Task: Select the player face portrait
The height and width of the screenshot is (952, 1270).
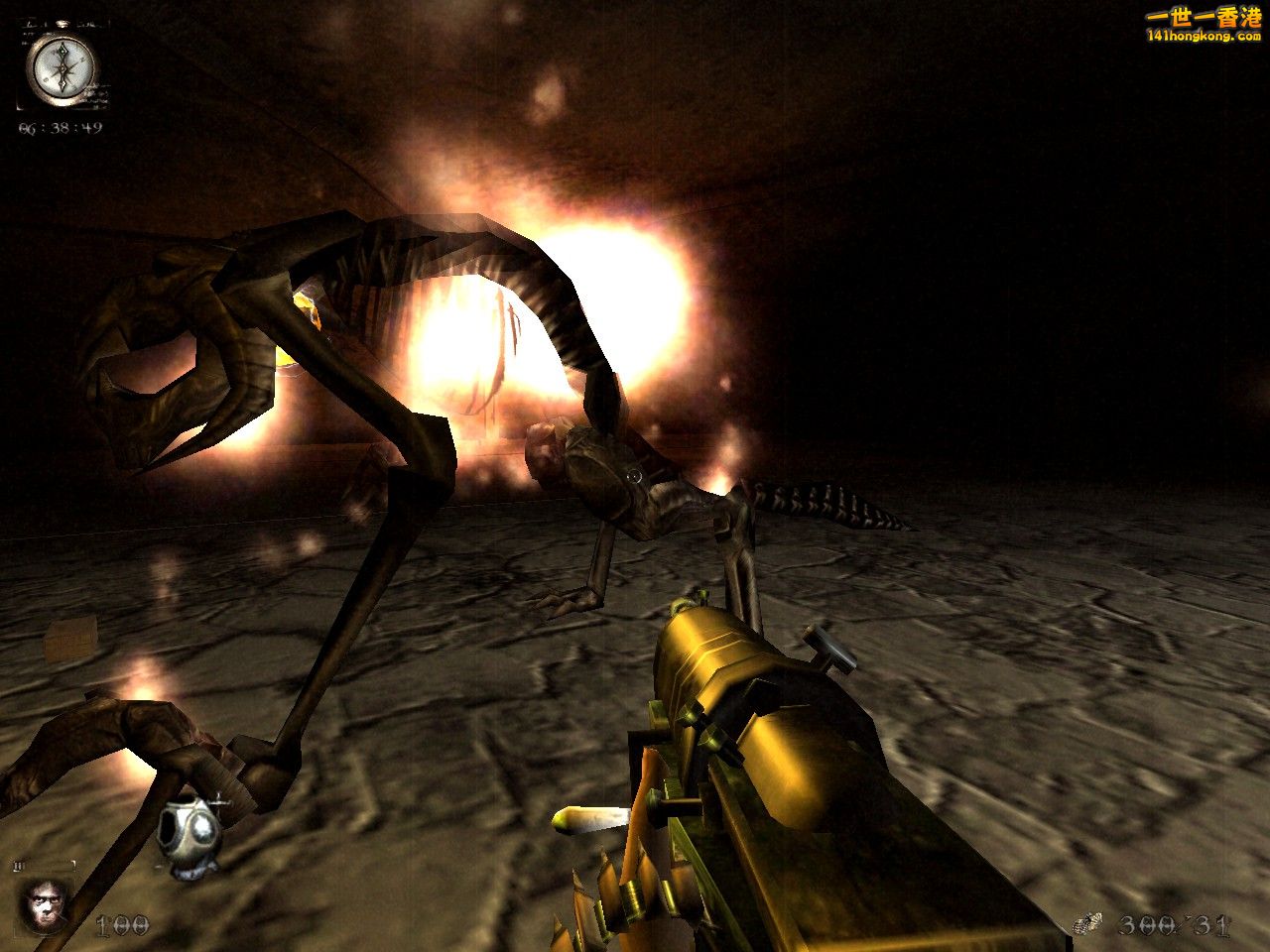Action: [x=46, y=903]
